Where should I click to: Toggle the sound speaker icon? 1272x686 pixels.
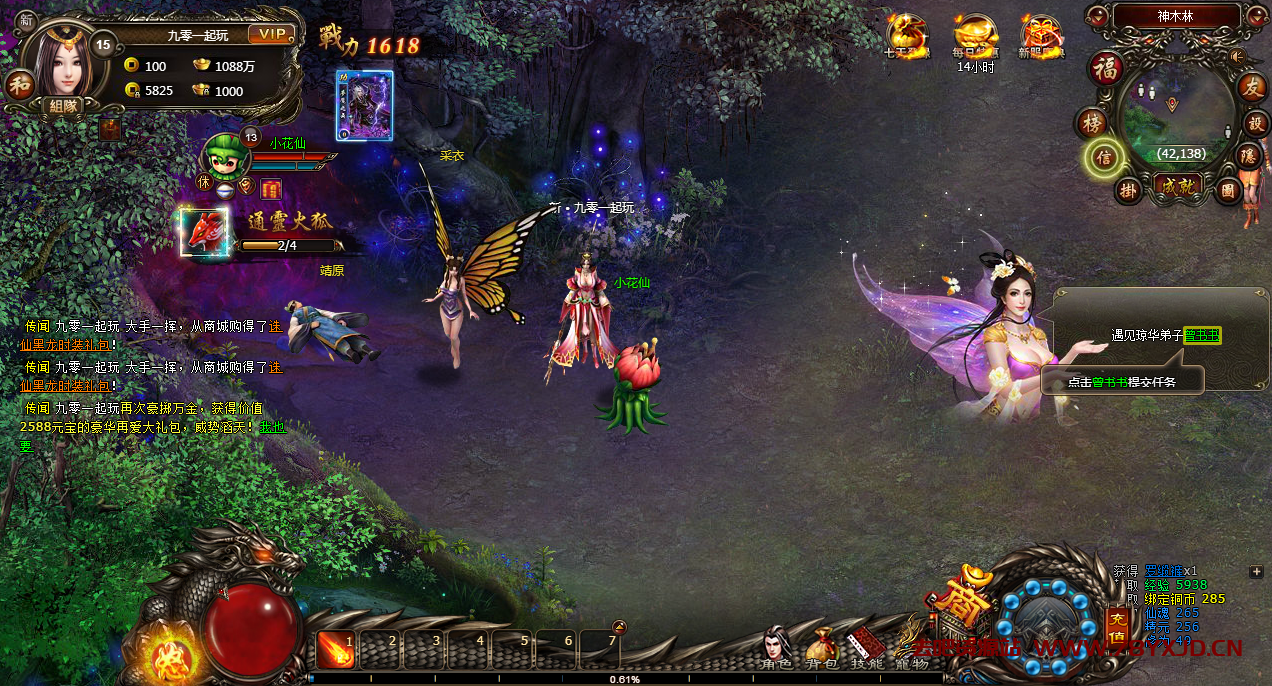click(1237, 56)
